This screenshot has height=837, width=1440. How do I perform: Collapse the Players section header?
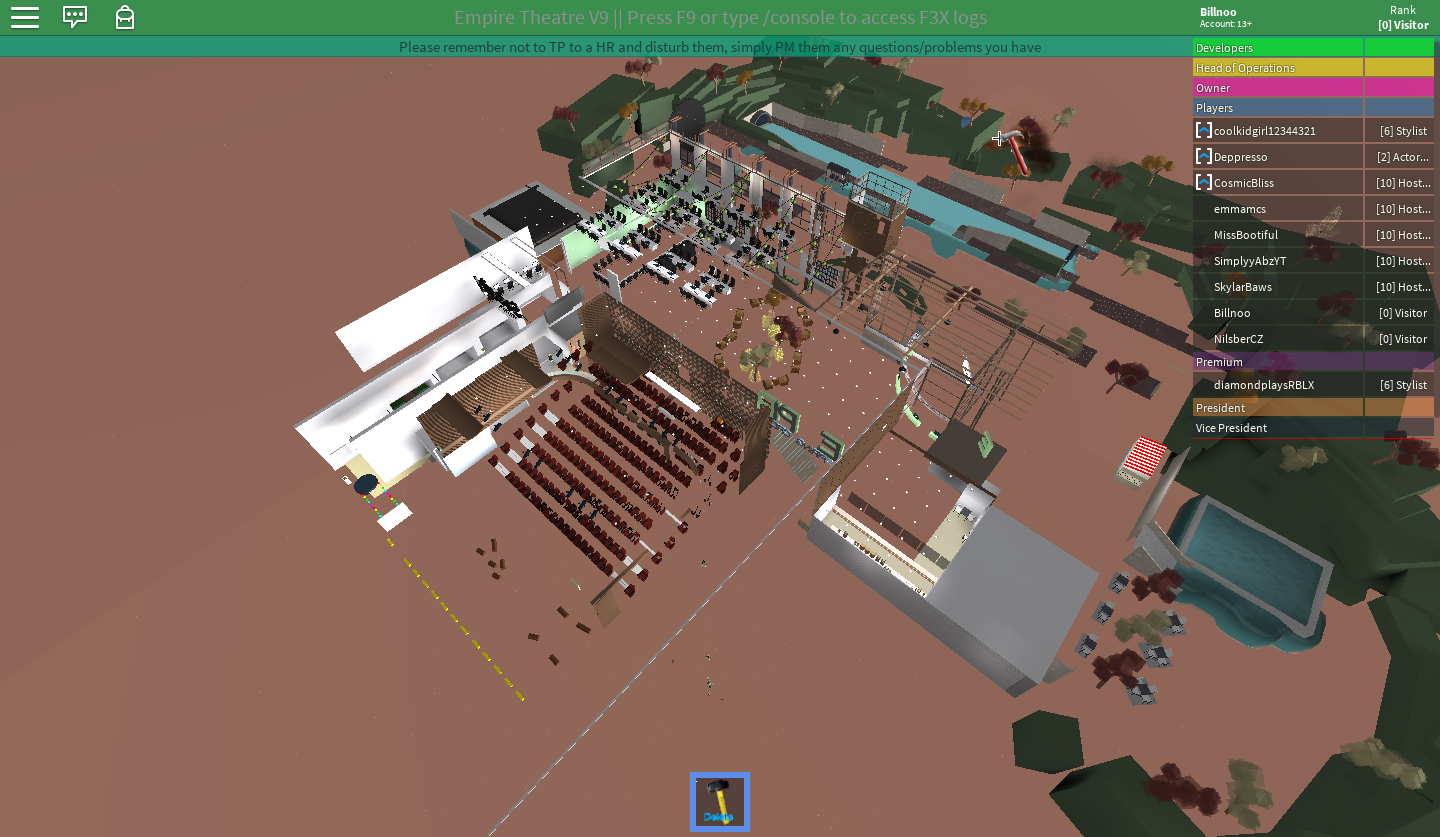(1278, 108)
